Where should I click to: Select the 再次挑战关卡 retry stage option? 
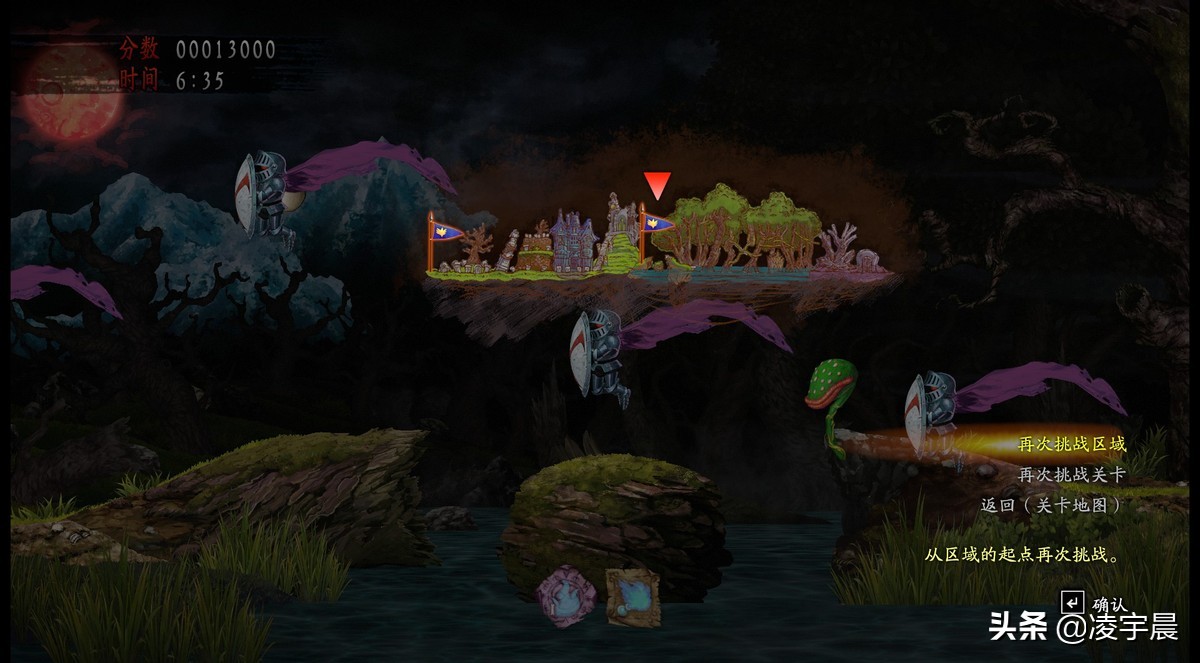click(1071, 475)
